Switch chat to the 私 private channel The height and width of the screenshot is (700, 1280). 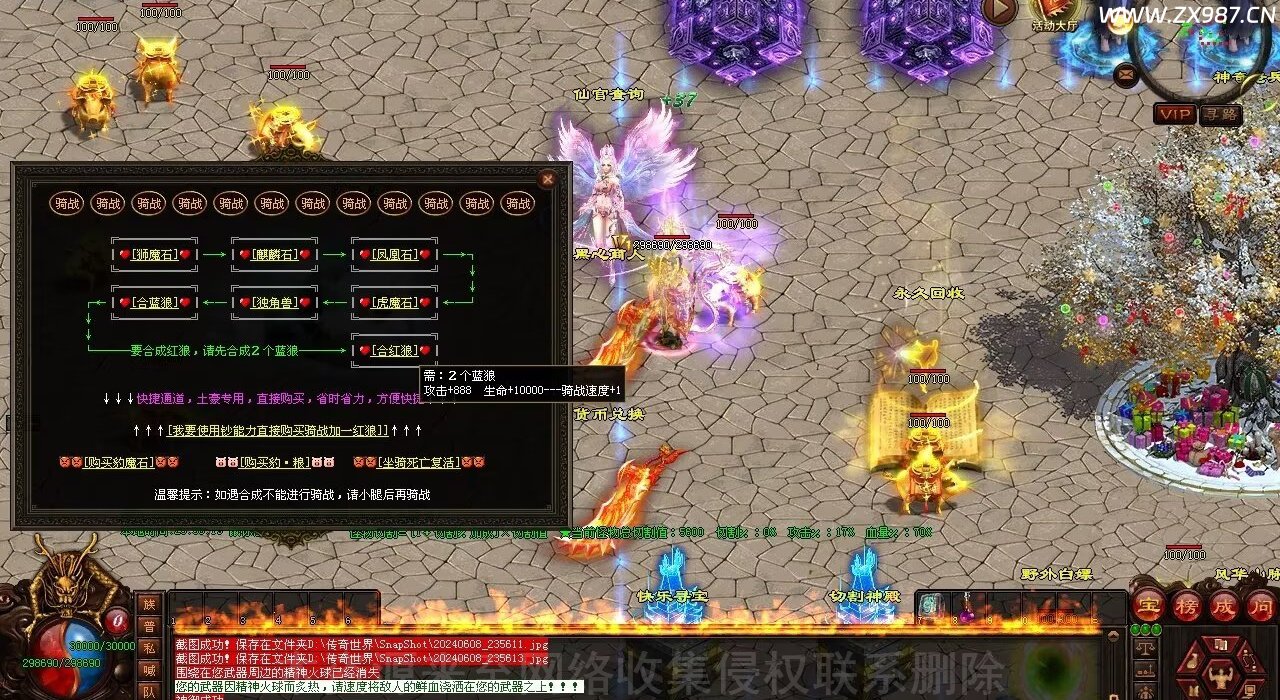coord(149,648)
